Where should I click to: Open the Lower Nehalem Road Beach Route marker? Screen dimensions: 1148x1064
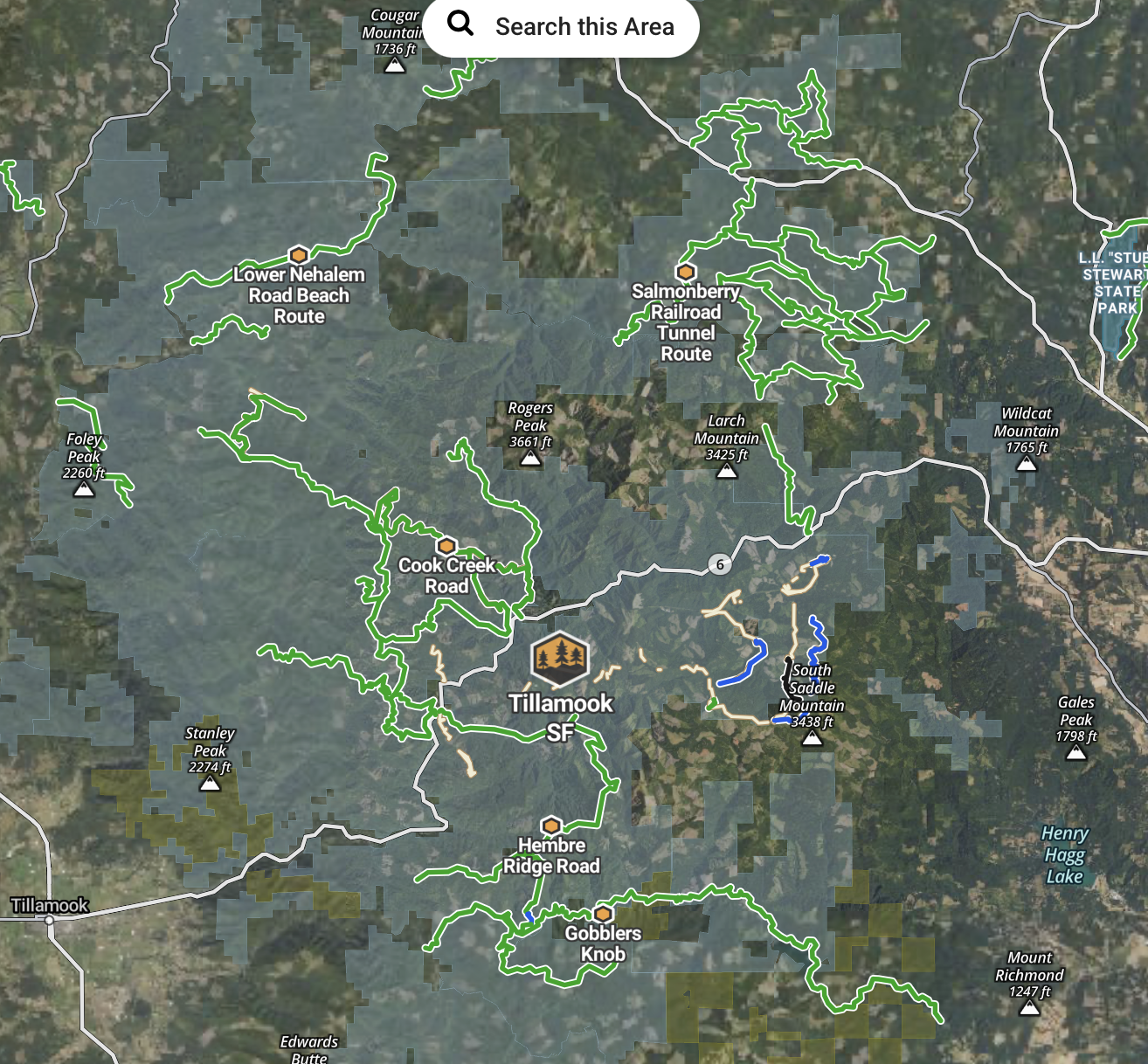point(300,254)
